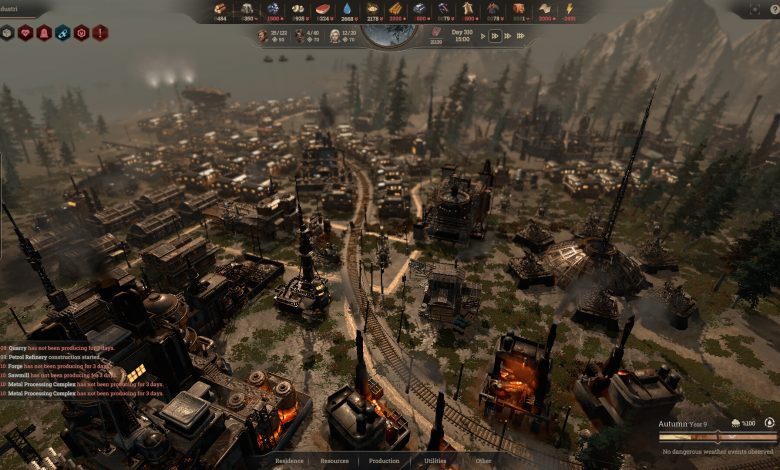Switch to triple game speed
Screen dimensions: 780x470
(509, 36)
